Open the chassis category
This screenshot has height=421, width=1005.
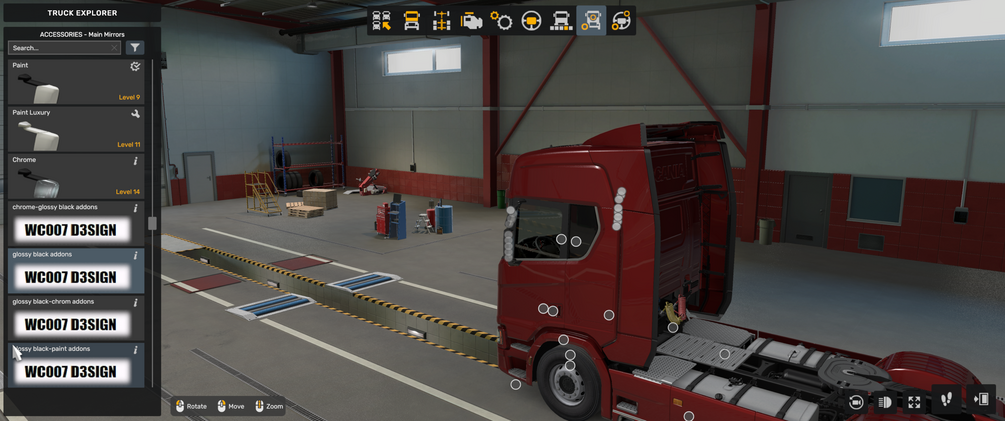(x=441, y=21)
